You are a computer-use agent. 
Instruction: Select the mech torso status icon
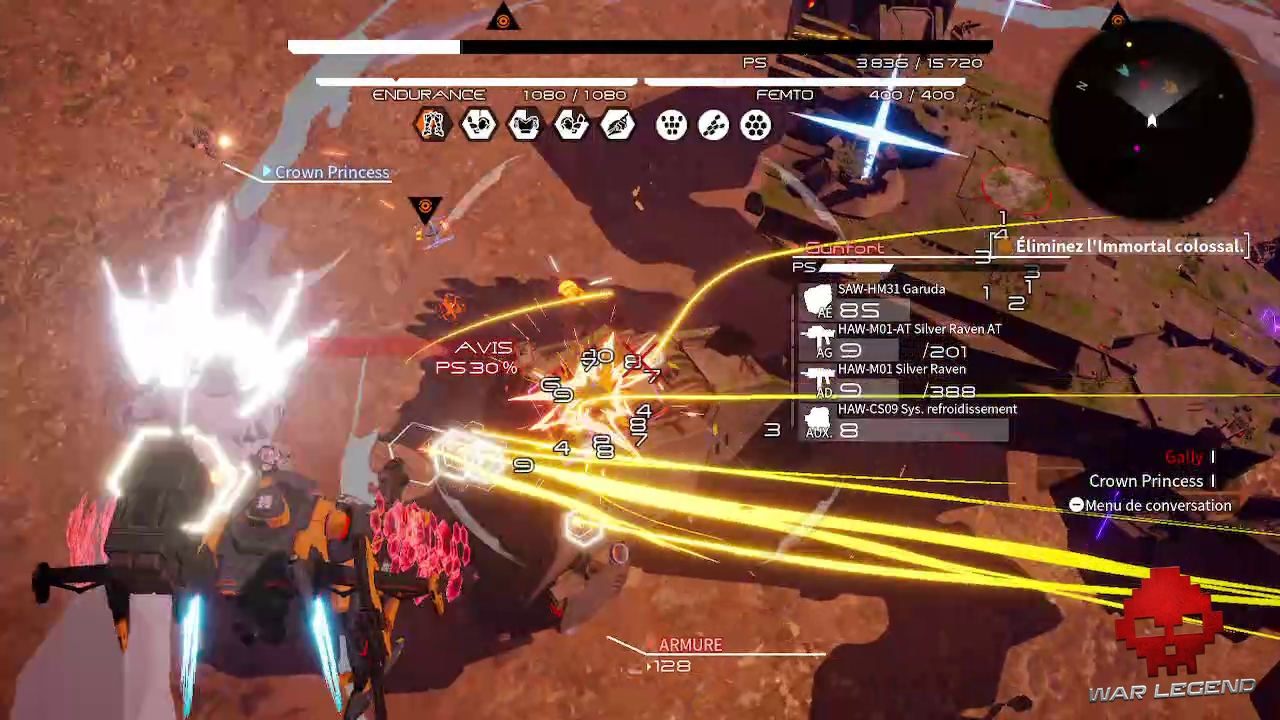pos(525,125)
